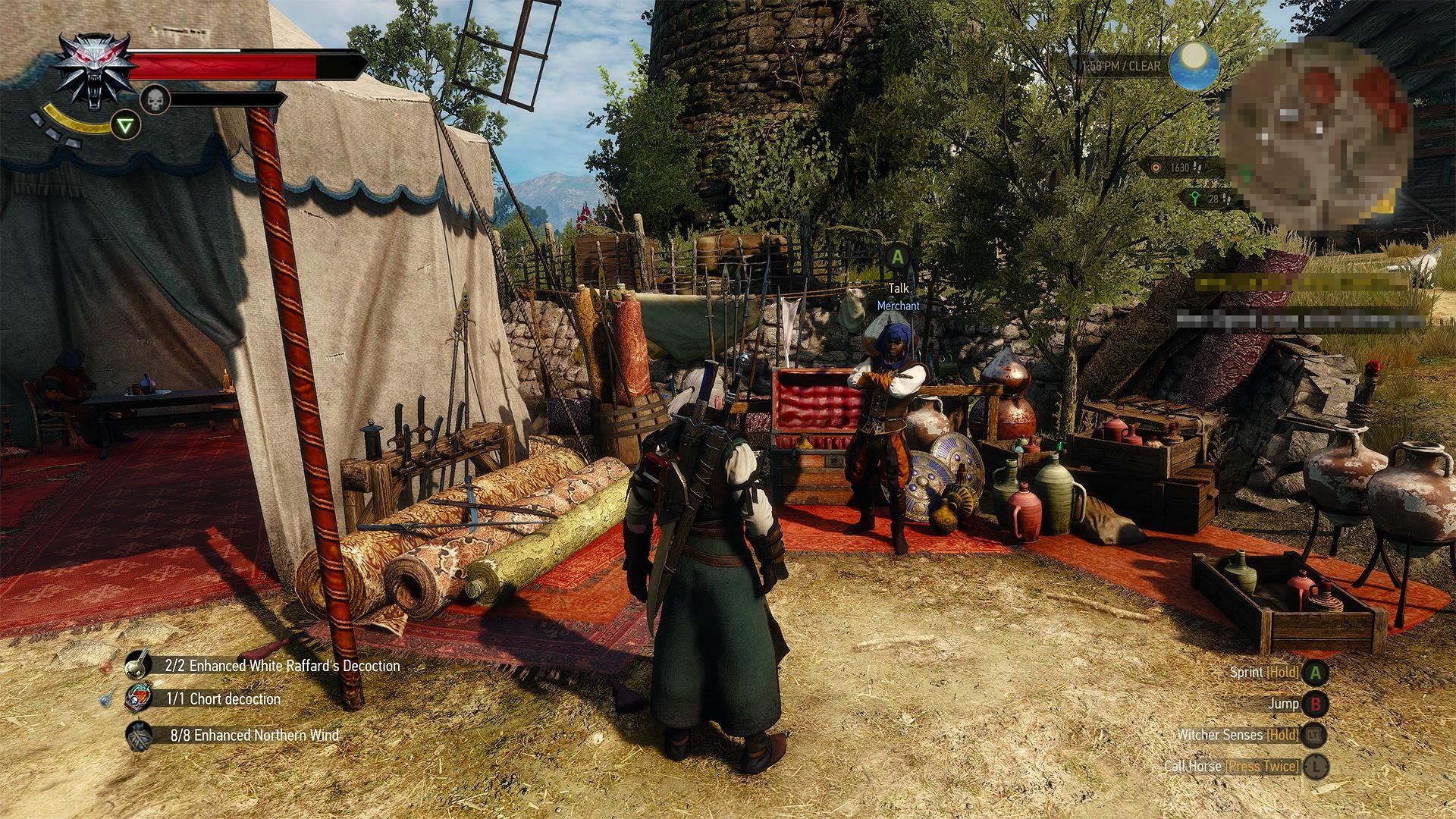Click the skull toxicity icon
This screenshot has width=1456, height=819.
154,99
